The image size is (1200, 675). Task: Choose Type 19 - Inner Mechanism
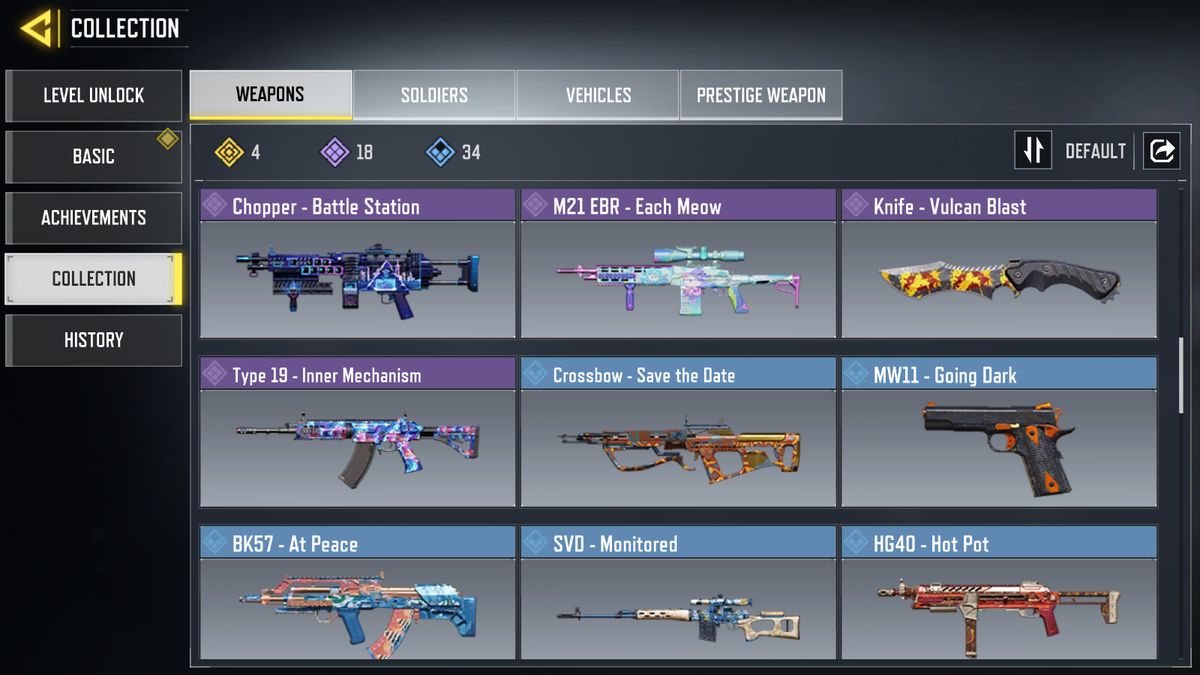coord(358,434)
